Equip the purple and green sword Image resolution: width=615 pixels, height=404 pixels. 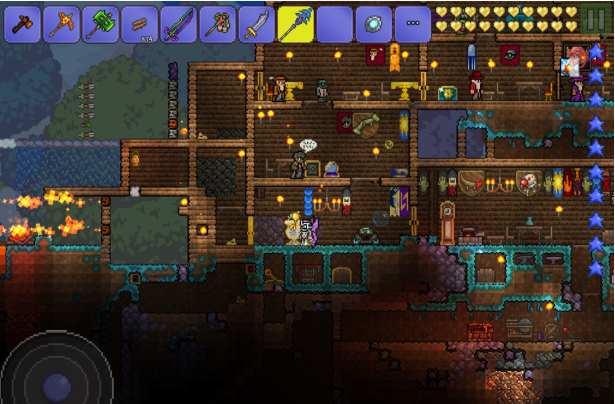point(178,24)
